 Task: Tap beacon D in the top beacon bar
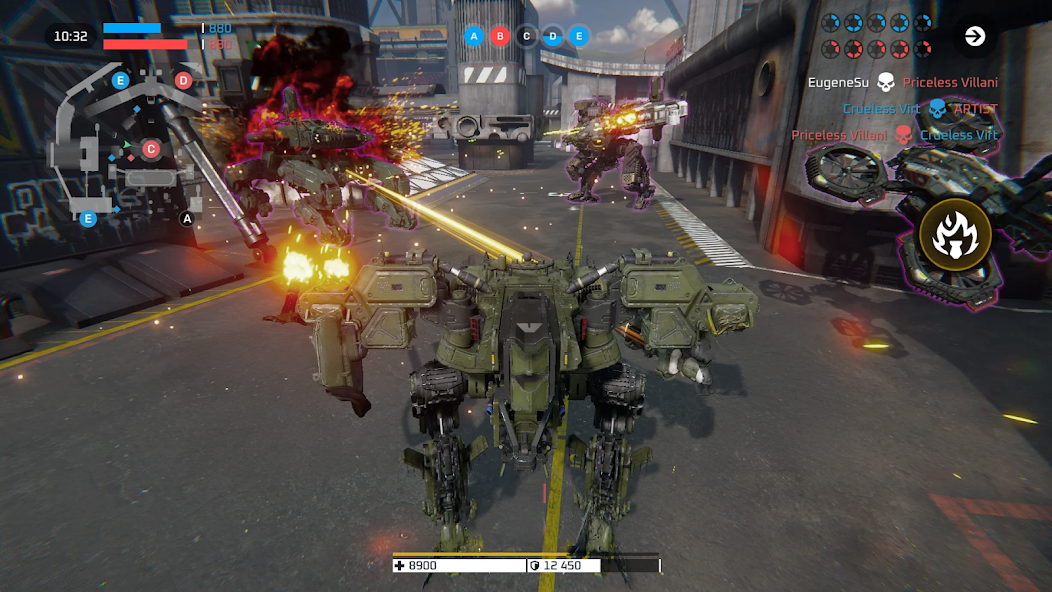tap(553, 37)
